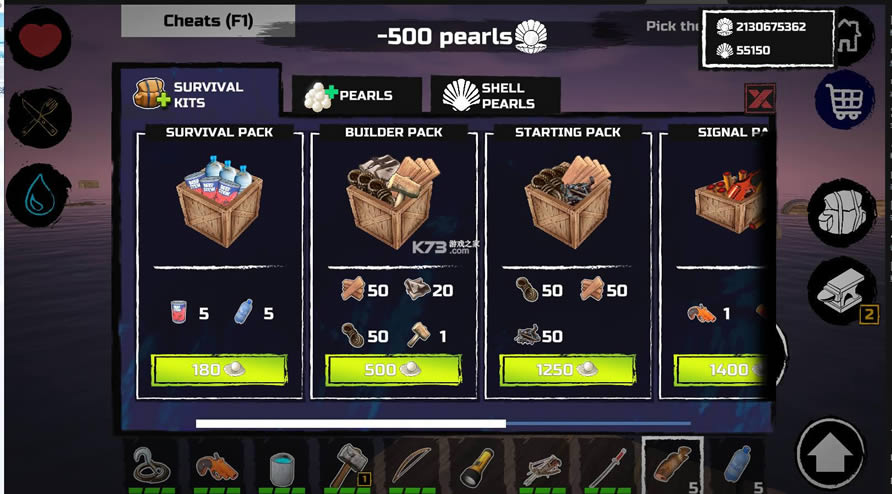Select the Shell Pearls tab

(x=495, y=96)
